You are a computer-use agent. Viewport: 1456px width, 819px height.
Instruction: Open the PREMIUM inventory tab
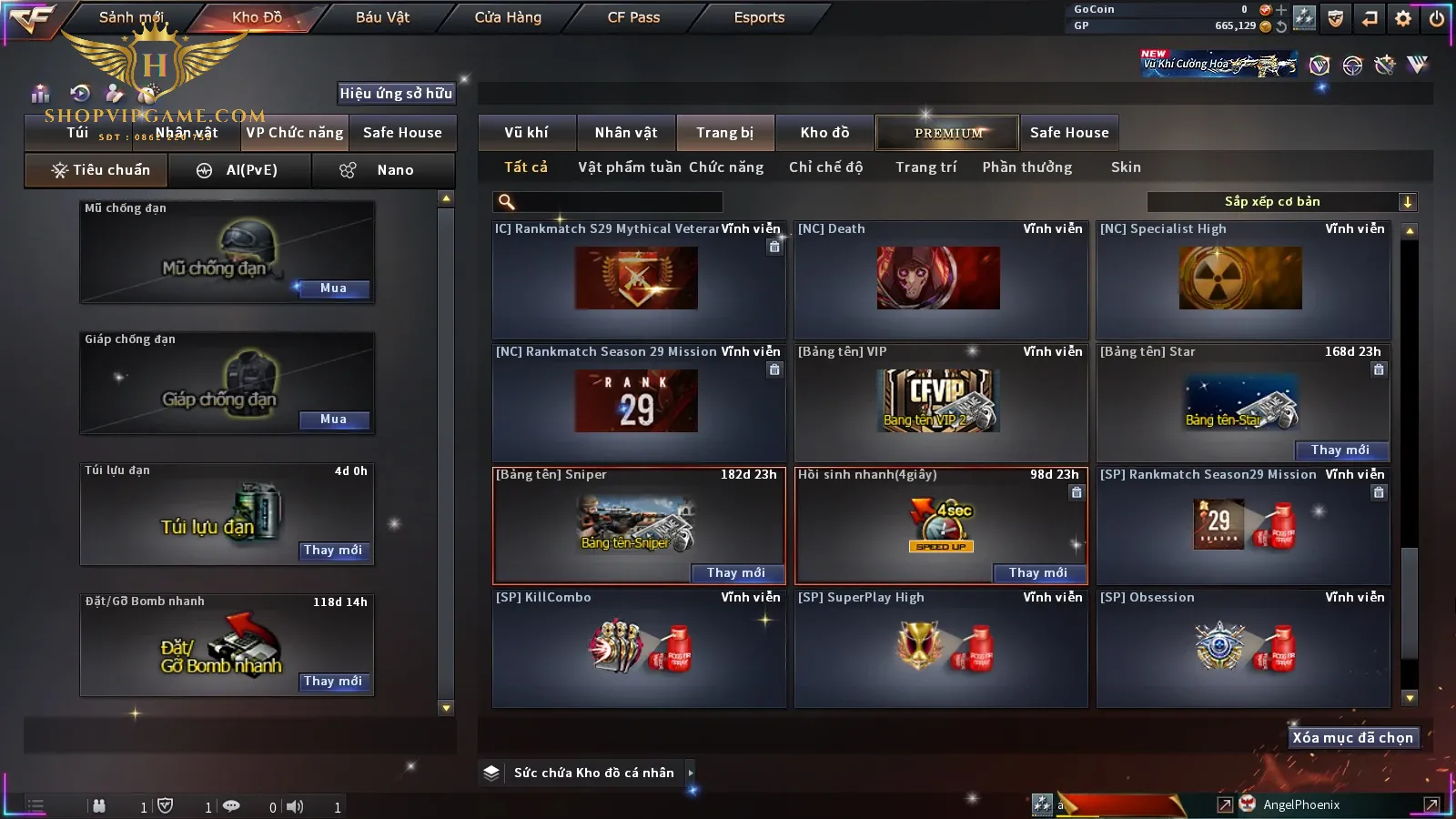pos(948,133)
